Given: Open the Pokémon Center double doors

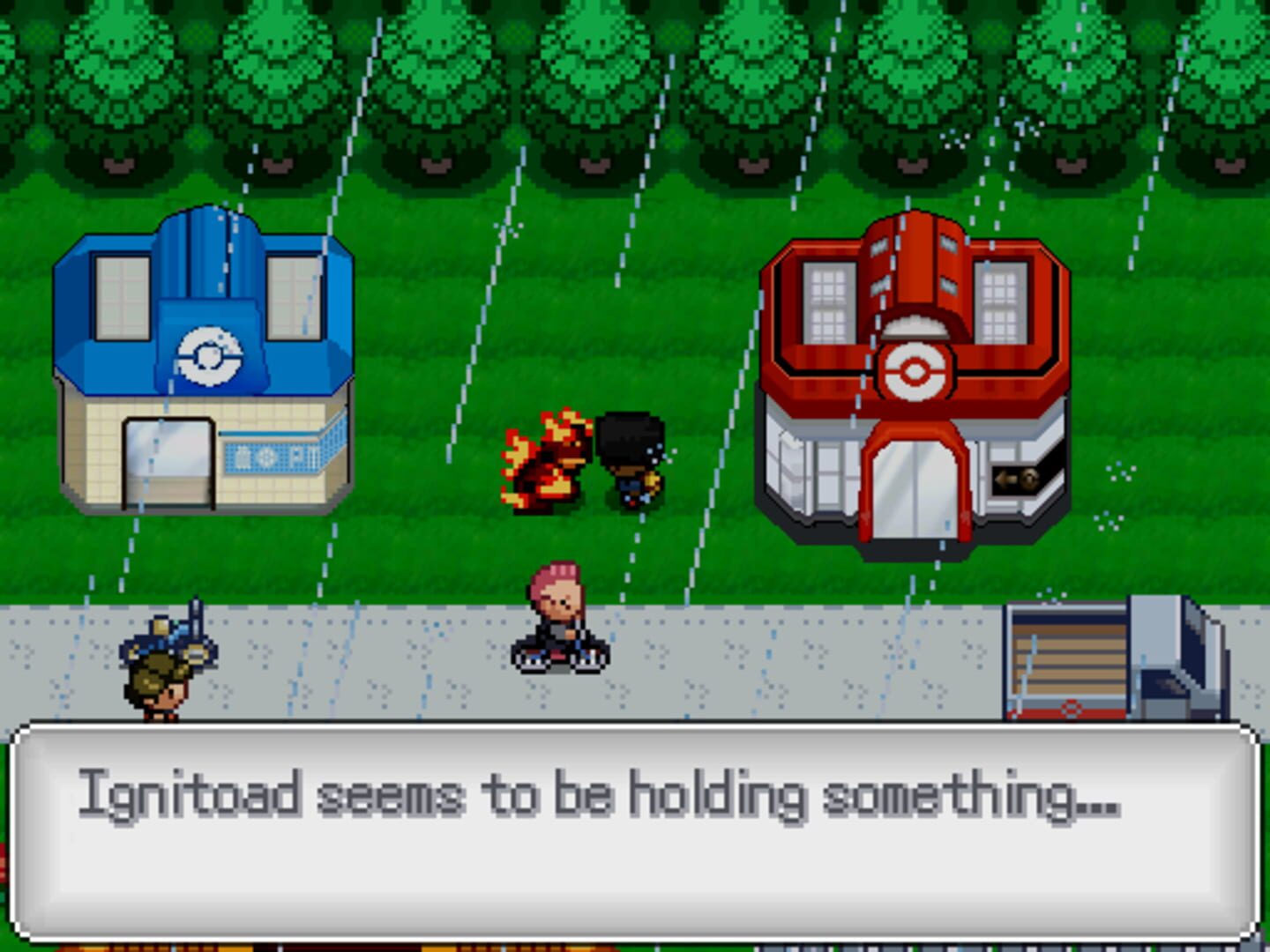Looking at the screenshot, I should point(915,489).
